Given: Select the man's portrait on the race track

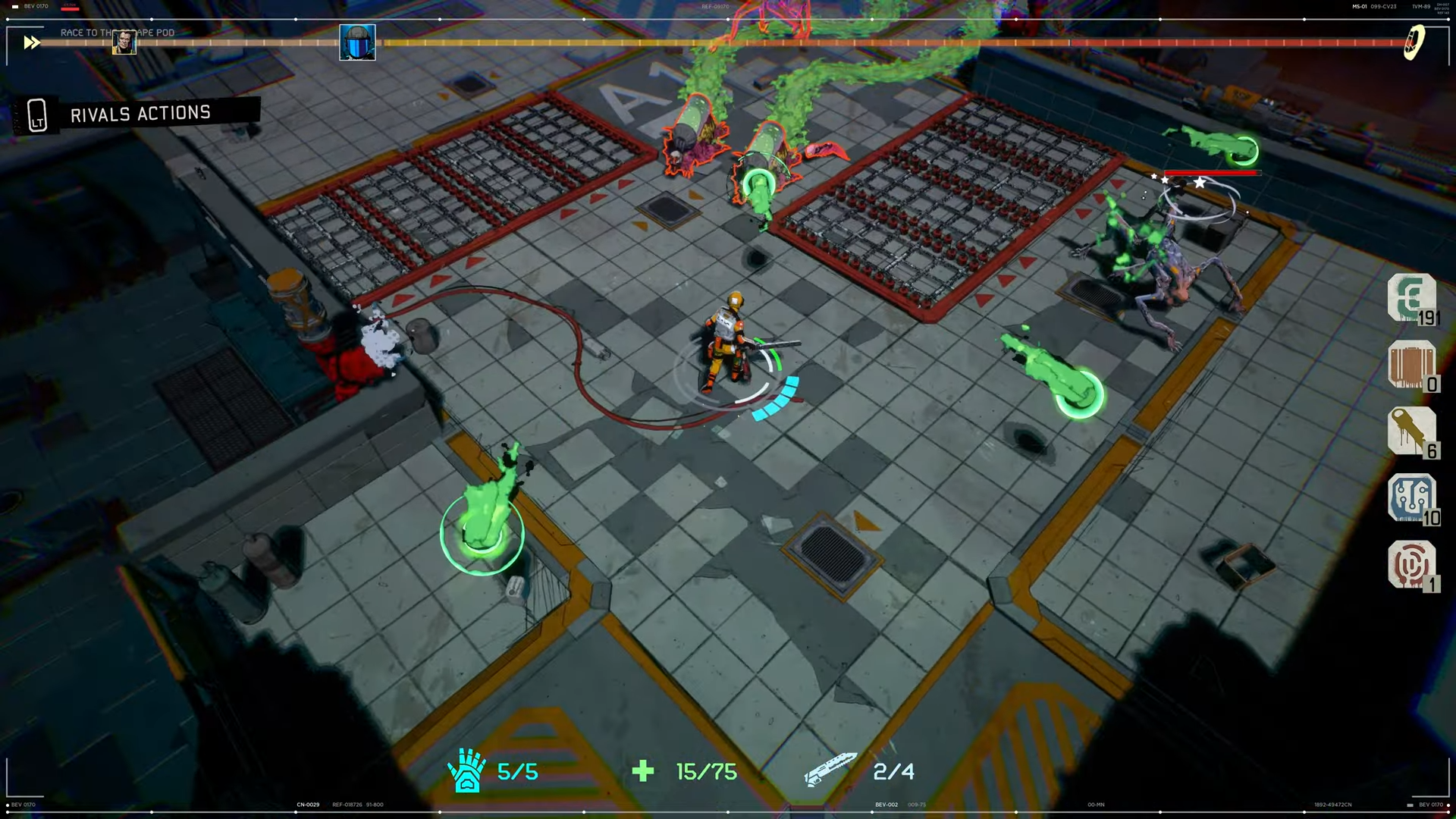Looking at the screenshot, I should [124, 42].
